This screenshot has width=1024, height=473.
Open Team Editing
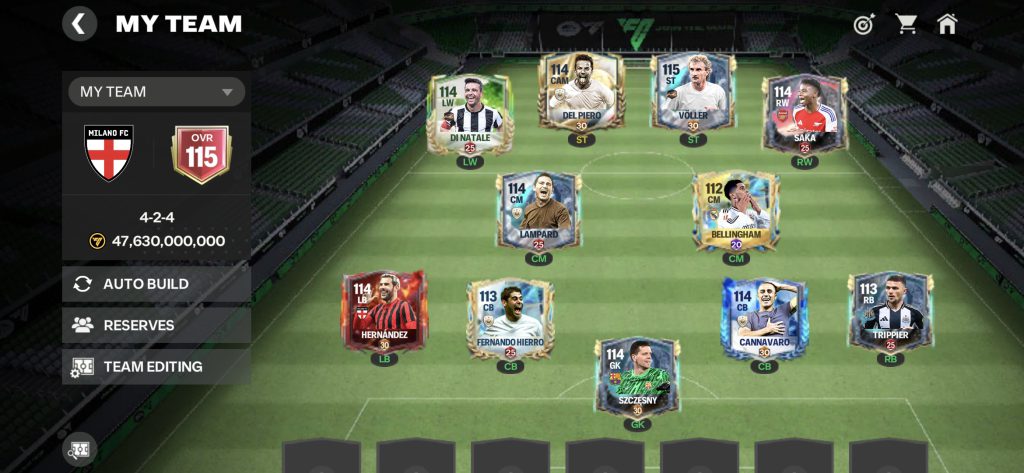156,367
